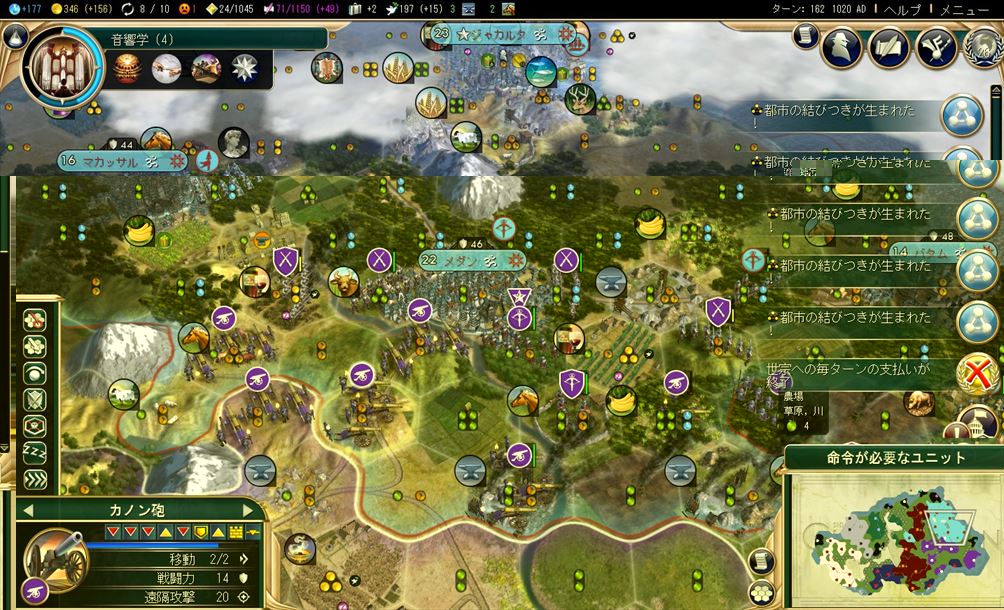Open the diplomacy overview horn icon

click(936, 46)
